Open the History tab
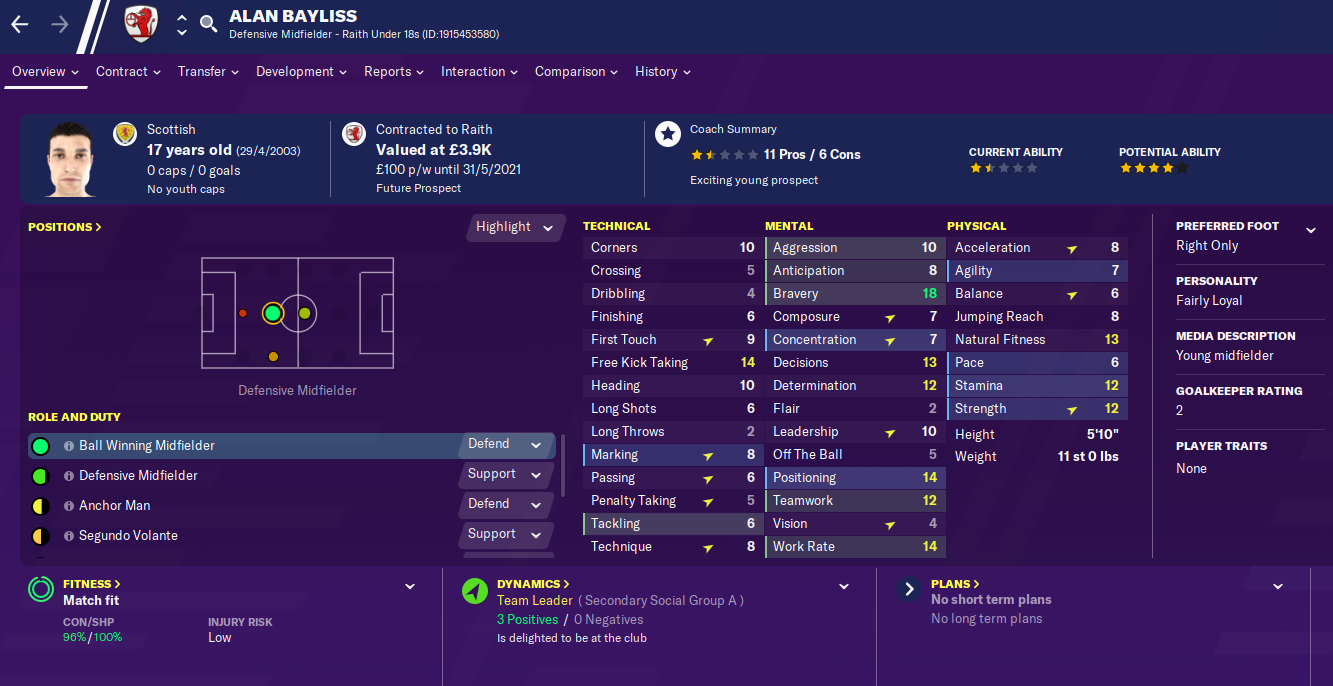Viewport: 1333px width, 686px height. click(662, 72)
